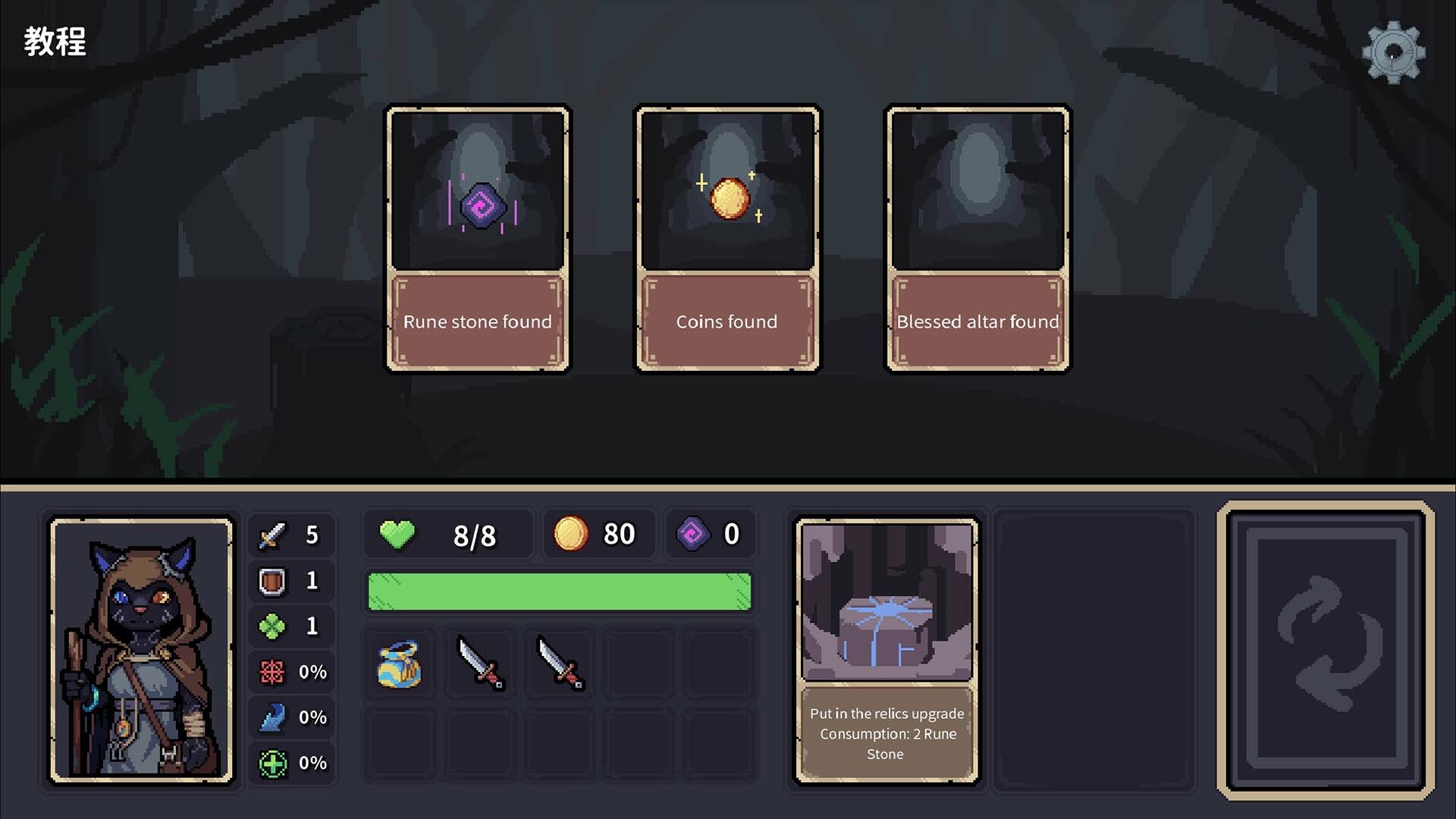Select the green clover stat icon
The image size is (1456, 819).
click(271, 626)
